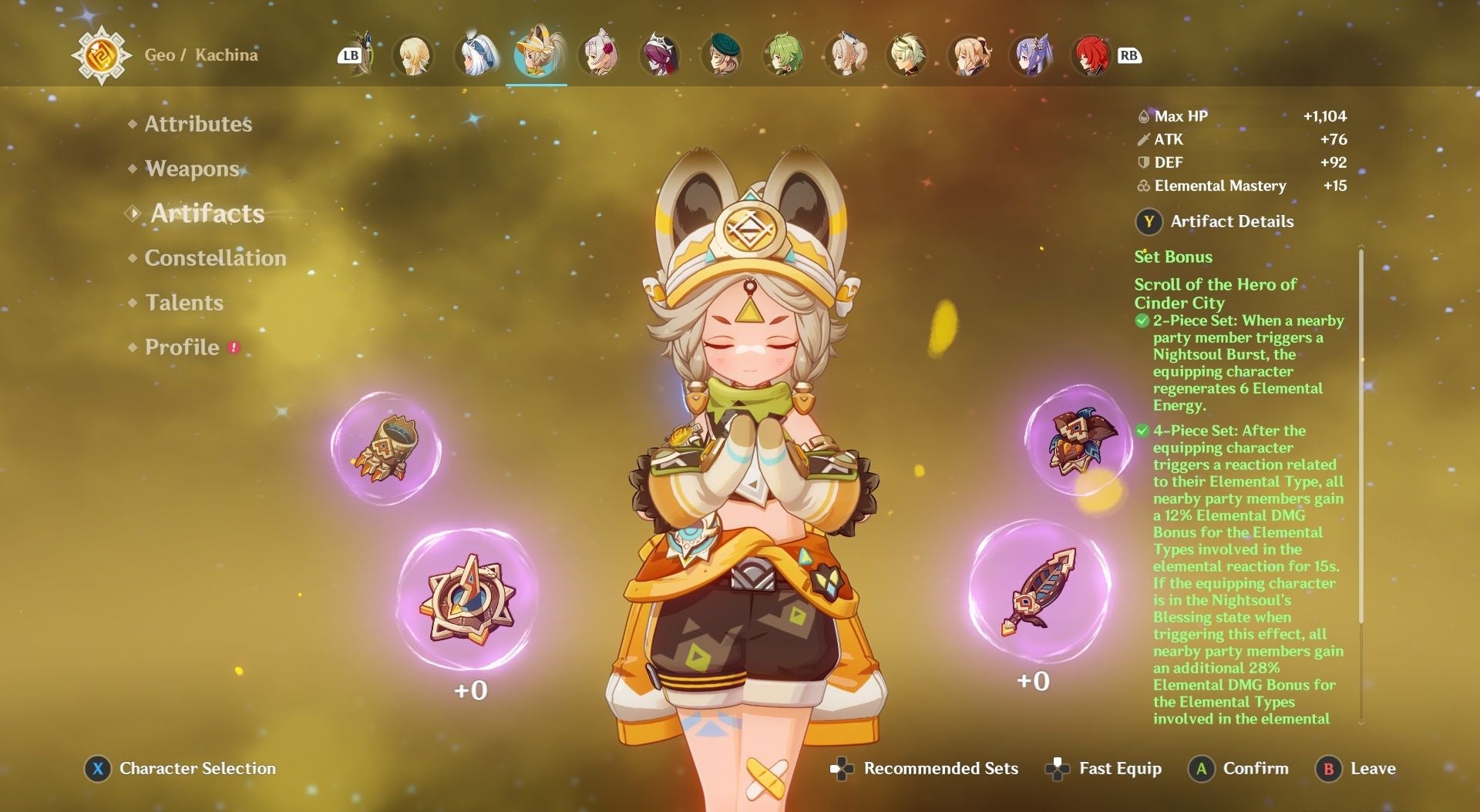Open the Constellation section

coord(214,258)
